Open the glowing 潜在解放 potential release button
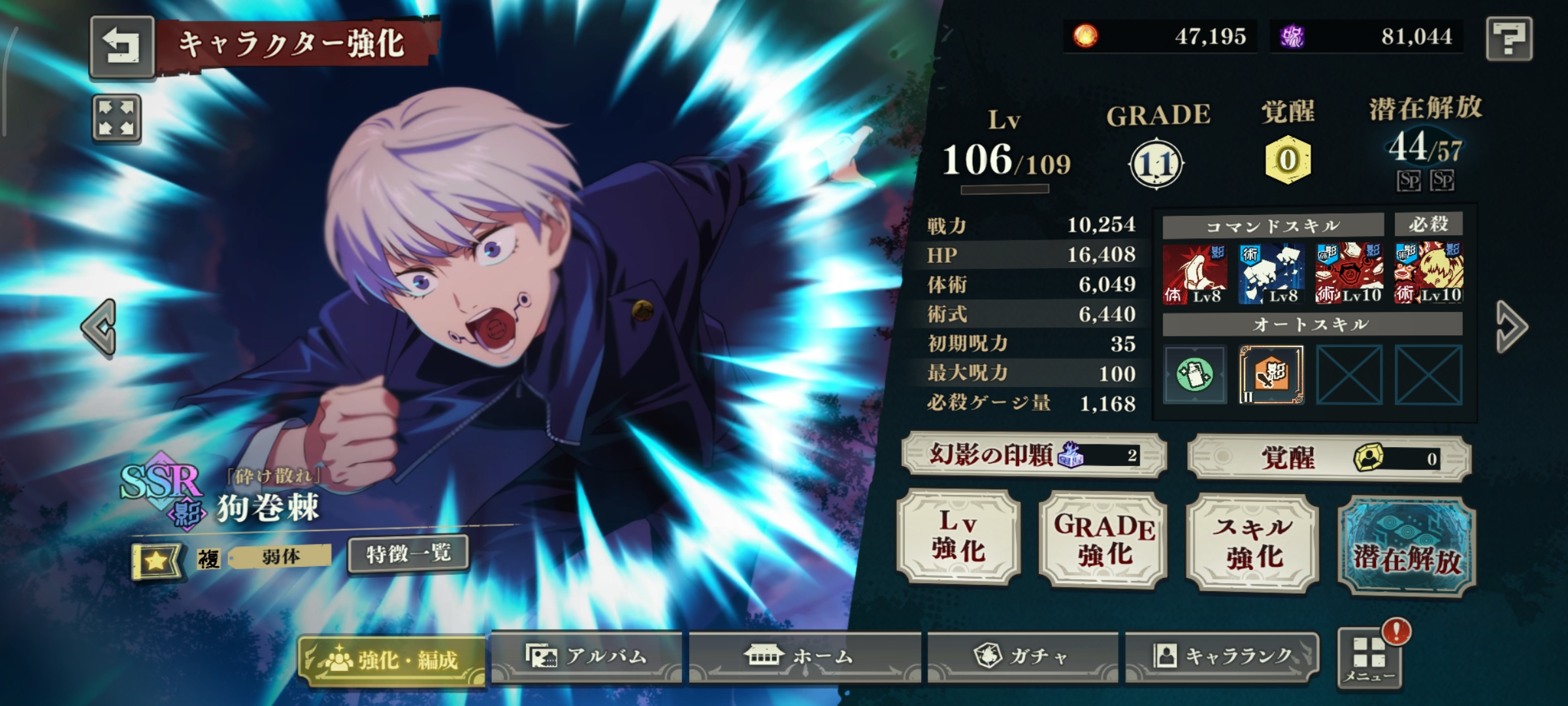The width and height of the screenshot is (1568, 706). 1407,546
